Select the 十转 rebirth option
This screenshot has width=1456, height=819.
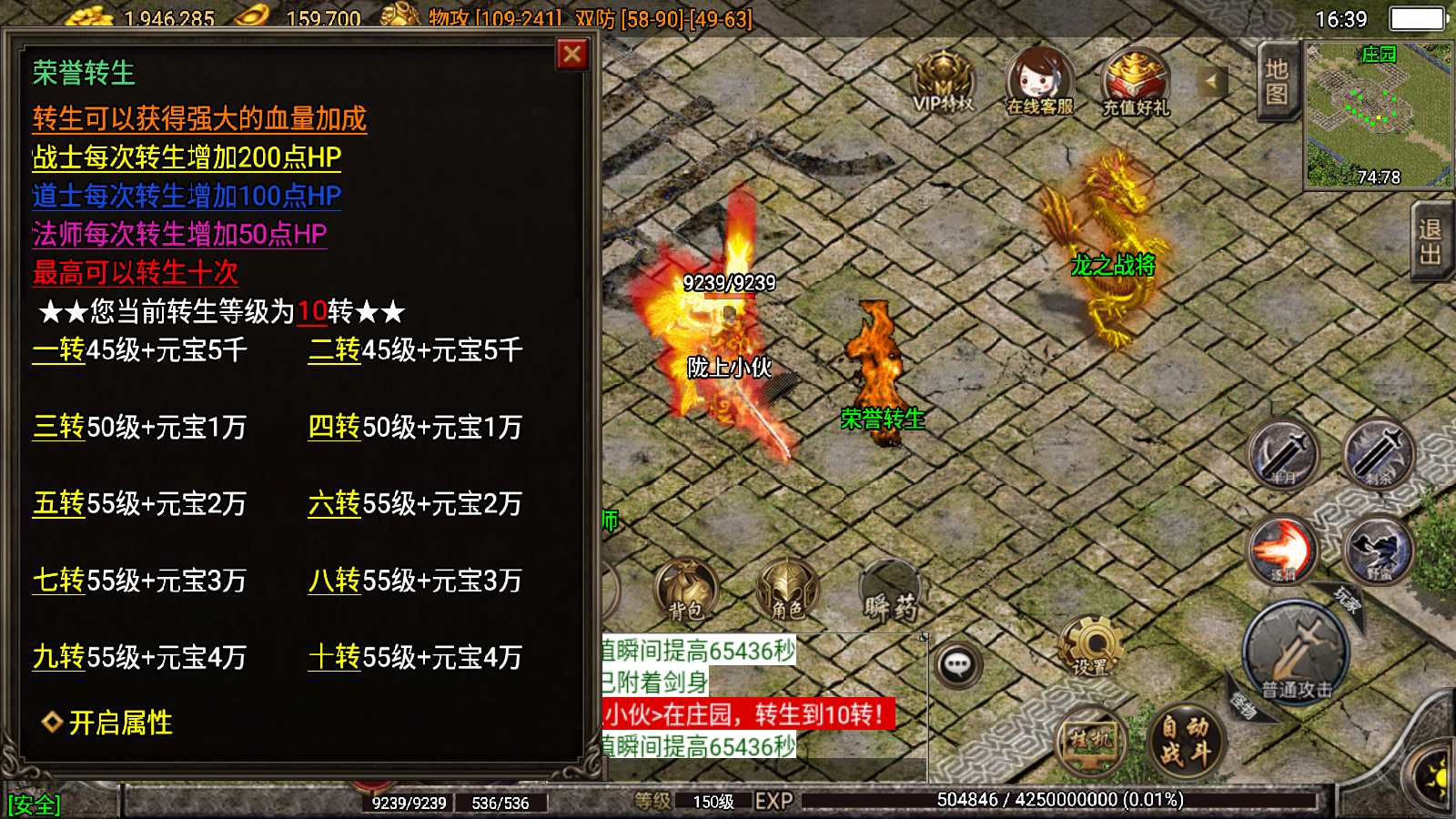click(x=334, y=657)
